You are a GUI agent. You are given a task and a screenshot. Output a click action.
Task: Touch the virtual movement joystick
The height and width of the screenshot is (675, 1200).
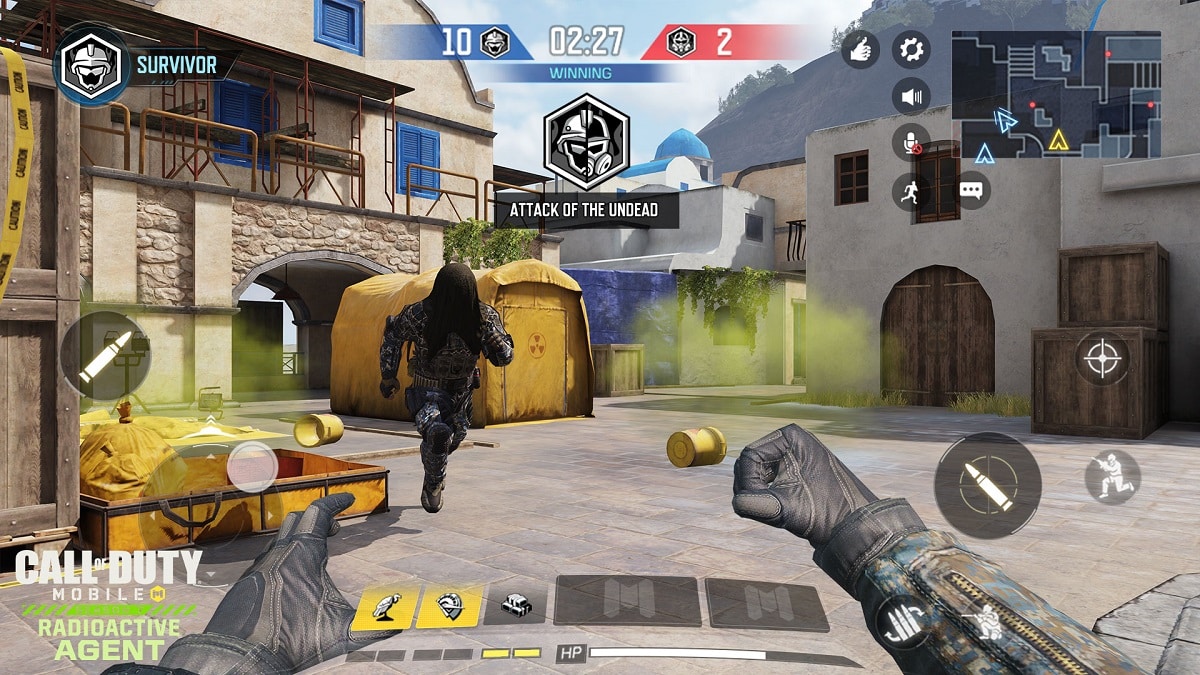(251, 467)
